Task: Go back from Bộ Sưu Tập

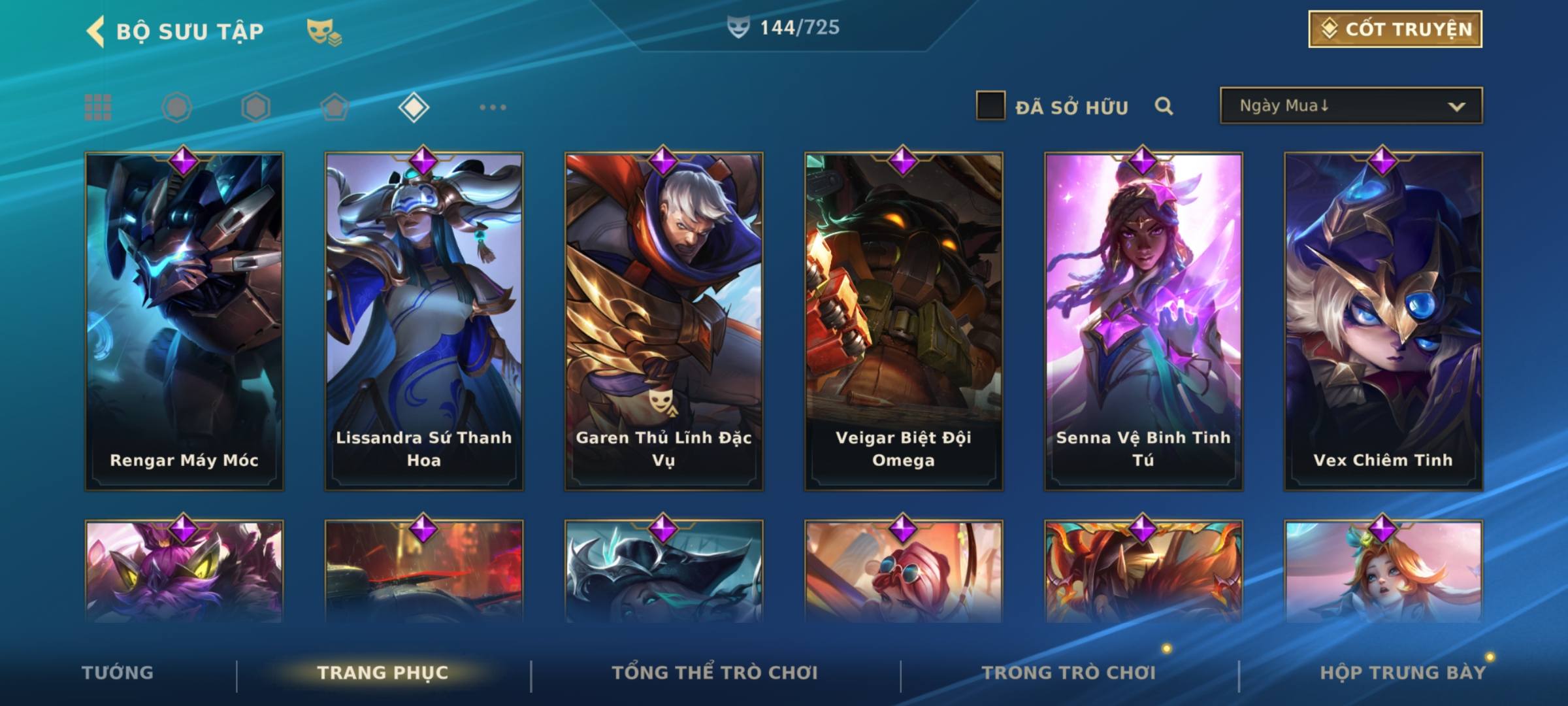Action: [95, 31]
